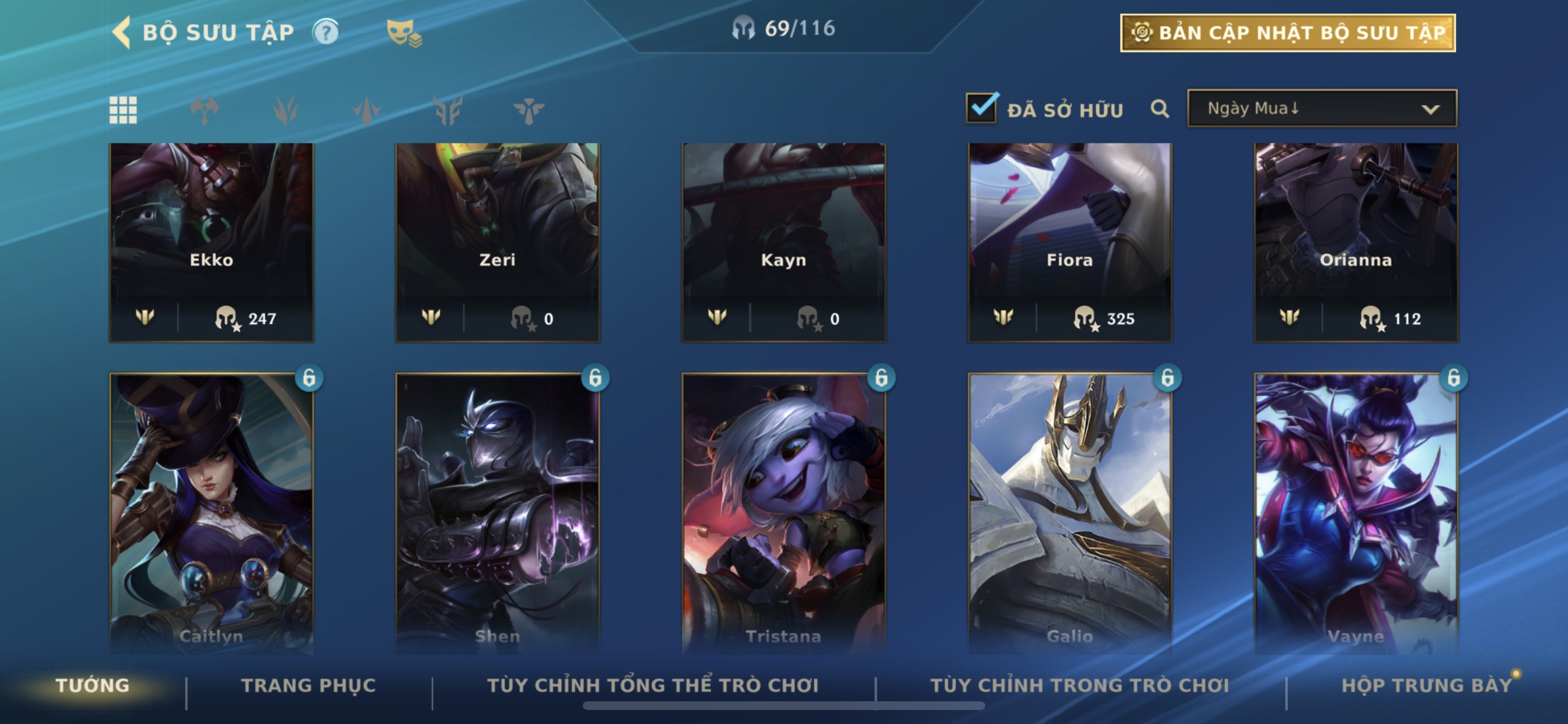
Task: Select the Ekko champion card
Action: coord(211,241)
